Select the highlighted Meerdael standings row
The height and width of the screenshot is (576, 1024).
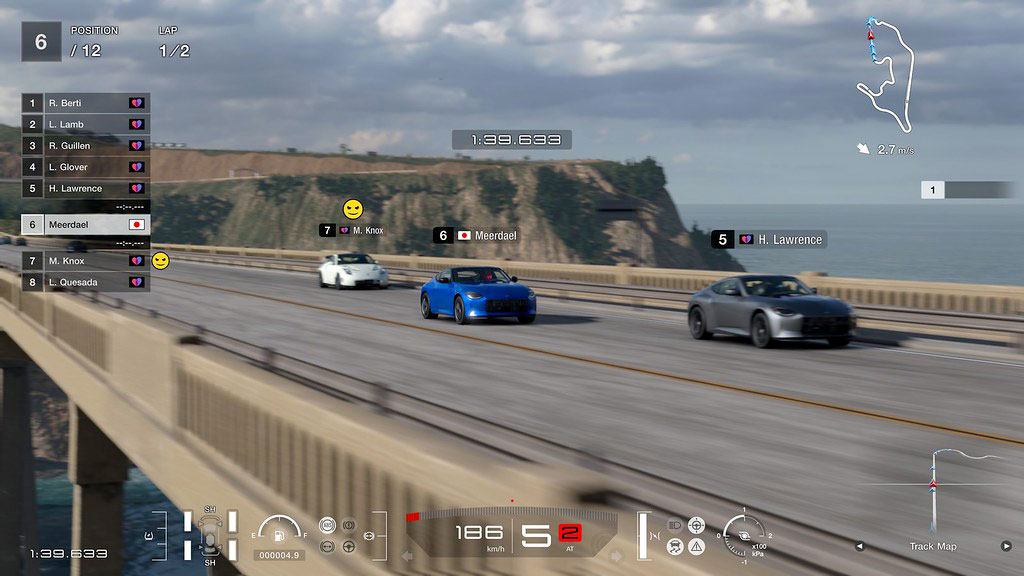click(x=86, y=225)
